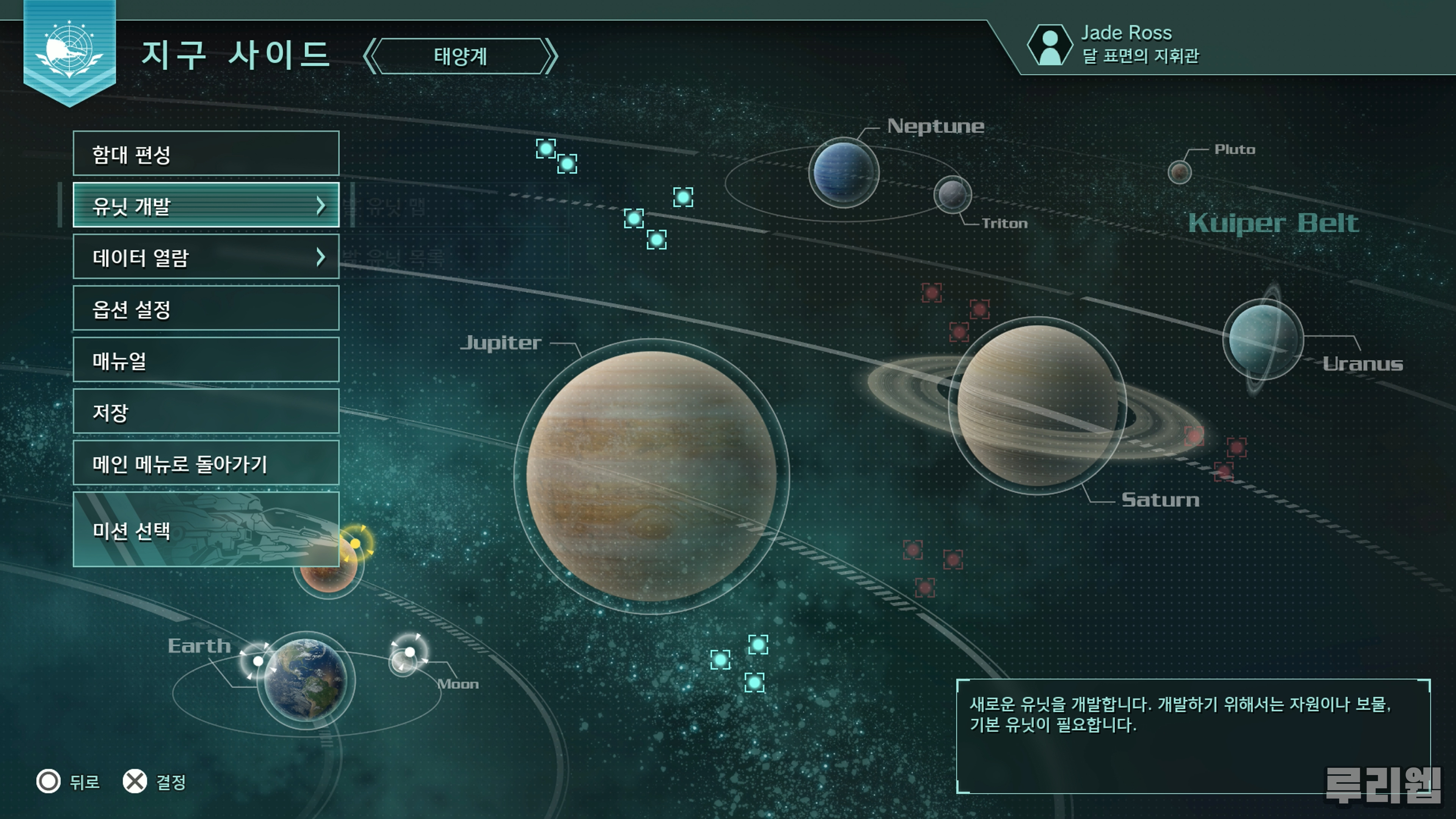Open the 미션 선택 mission select button
This screenshot has height=819, width=1456.
point(206,530)
